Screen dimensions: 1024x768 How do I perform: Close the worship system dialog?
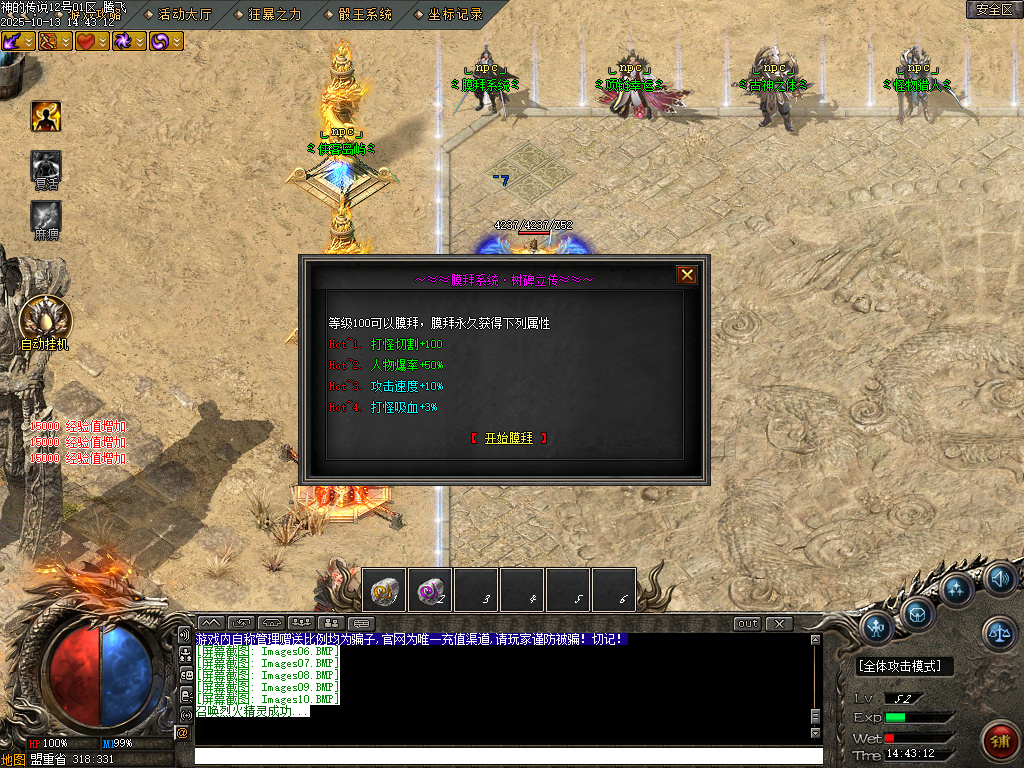pos(687,275)
